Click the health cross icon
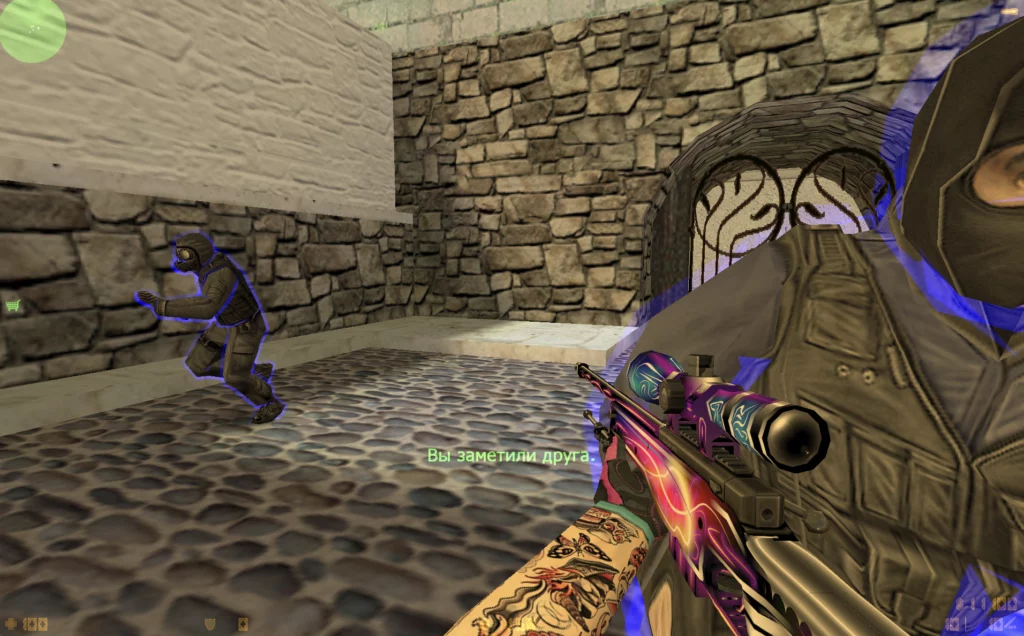Viewport: 1024px width, 636px height. point(10,624)
